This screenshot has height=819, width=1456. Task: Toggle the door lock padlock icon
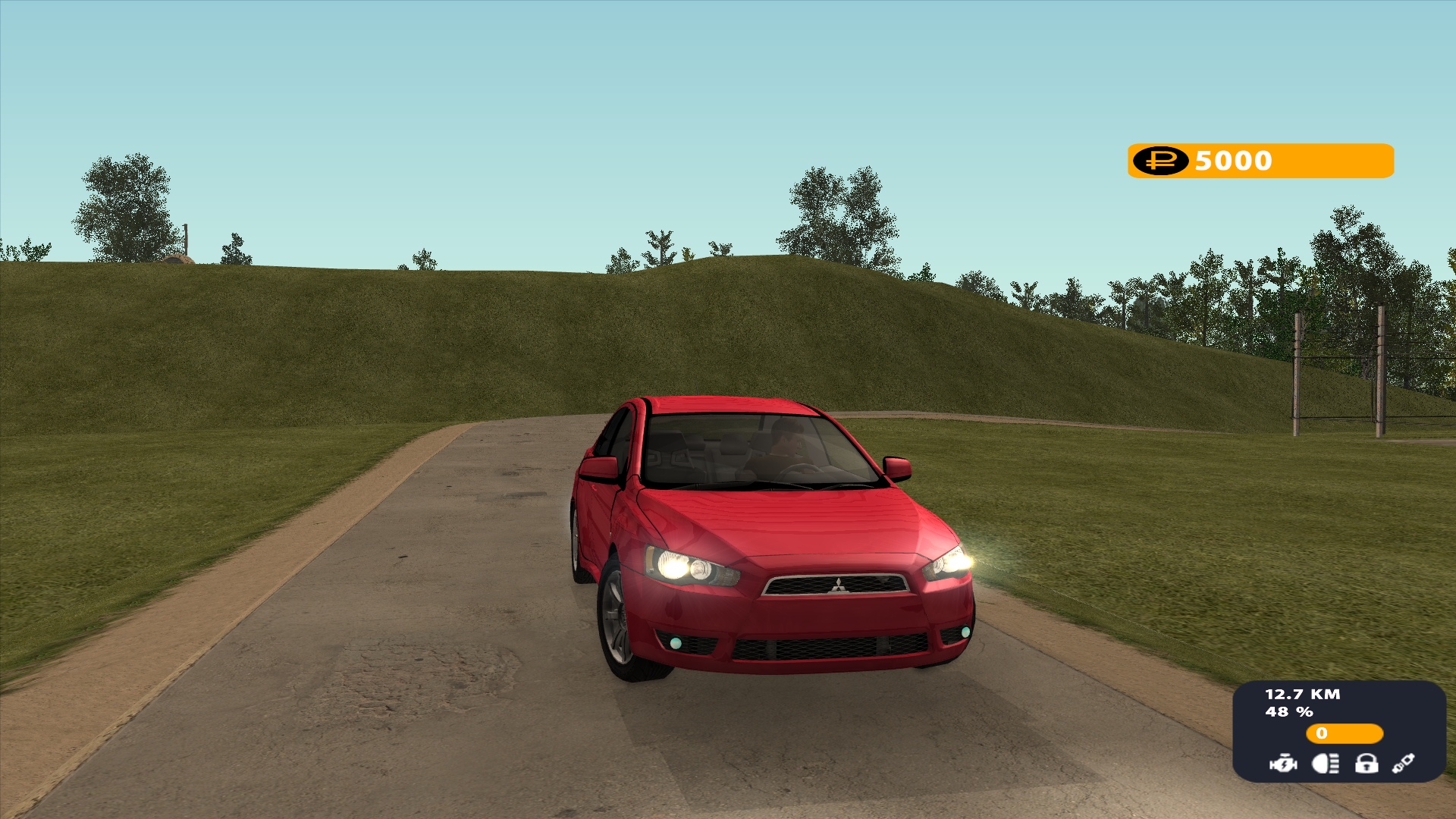(1367, 763)
